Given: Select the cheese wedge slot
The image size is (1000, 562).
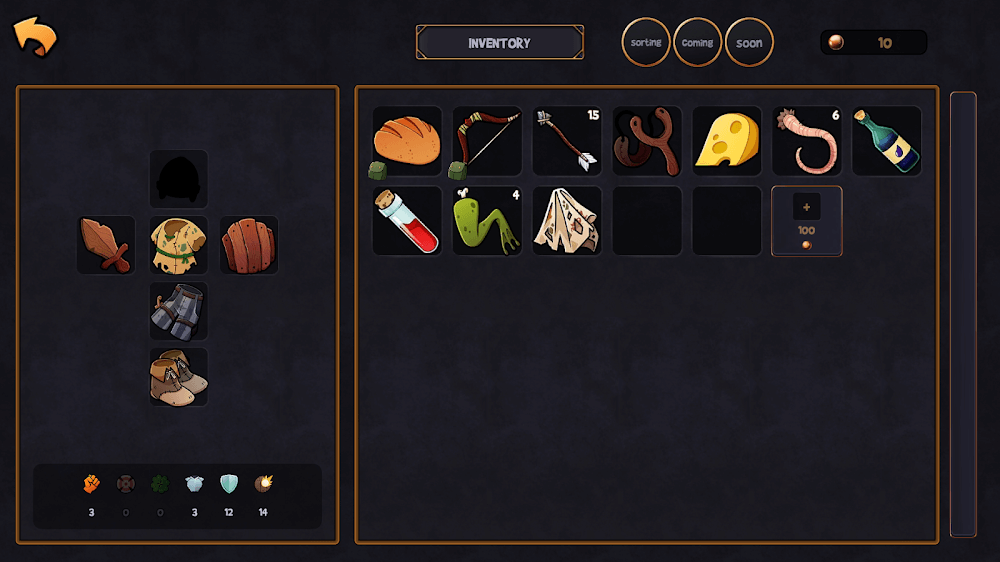Looking at the screenshot, I should 727,141.
